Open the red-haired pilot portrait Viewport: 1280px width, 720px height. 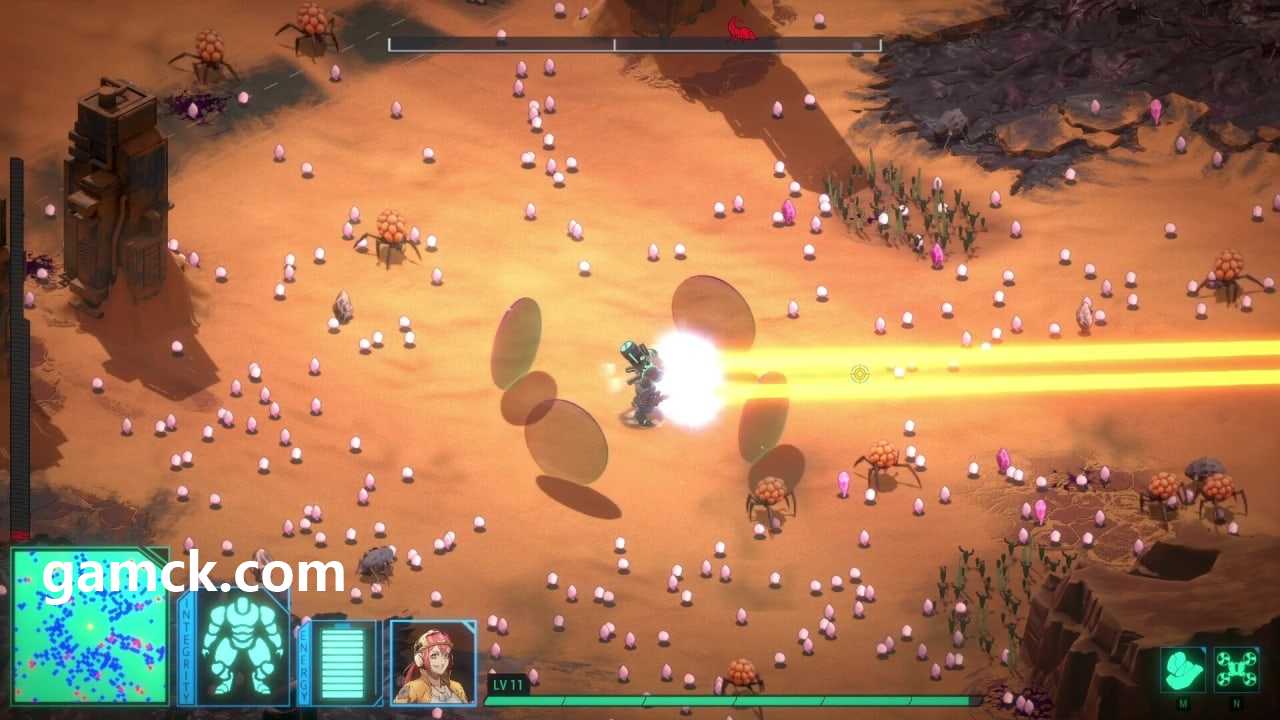pos(433,661)
